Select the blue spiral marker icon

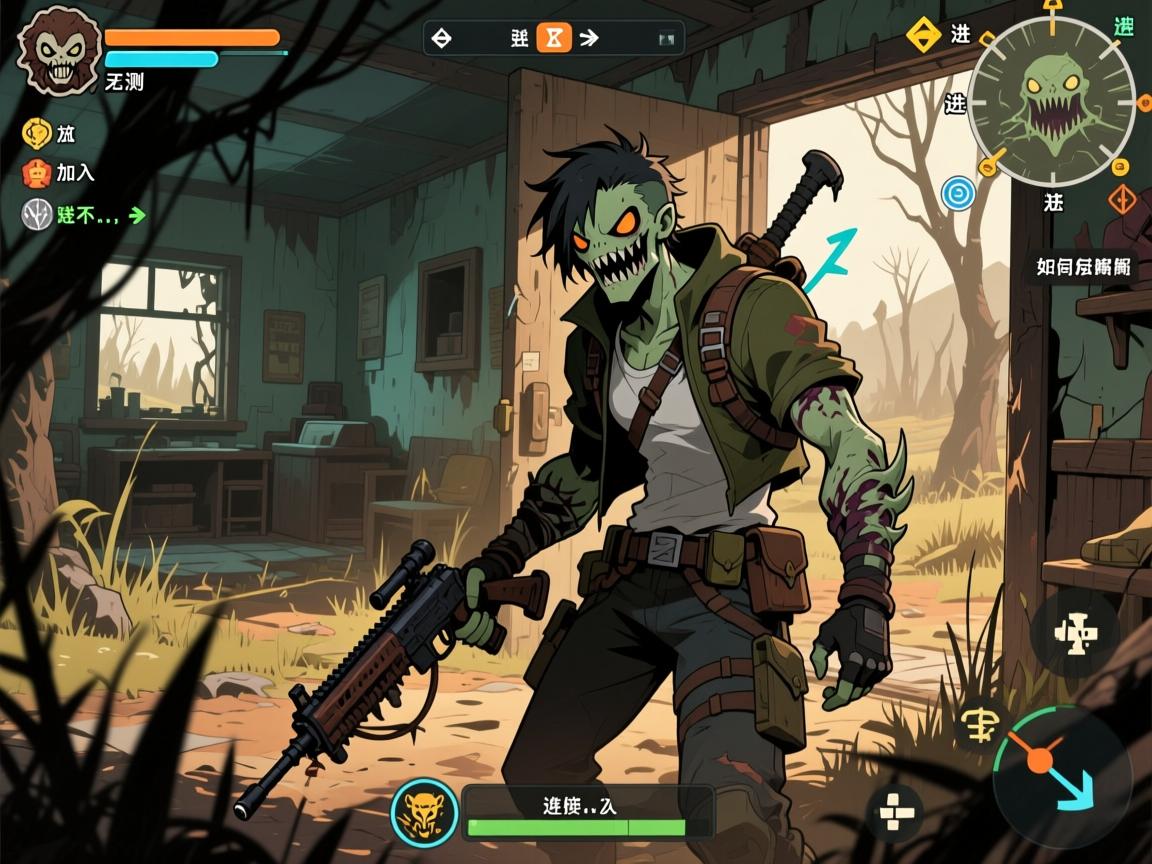(958, 193)
